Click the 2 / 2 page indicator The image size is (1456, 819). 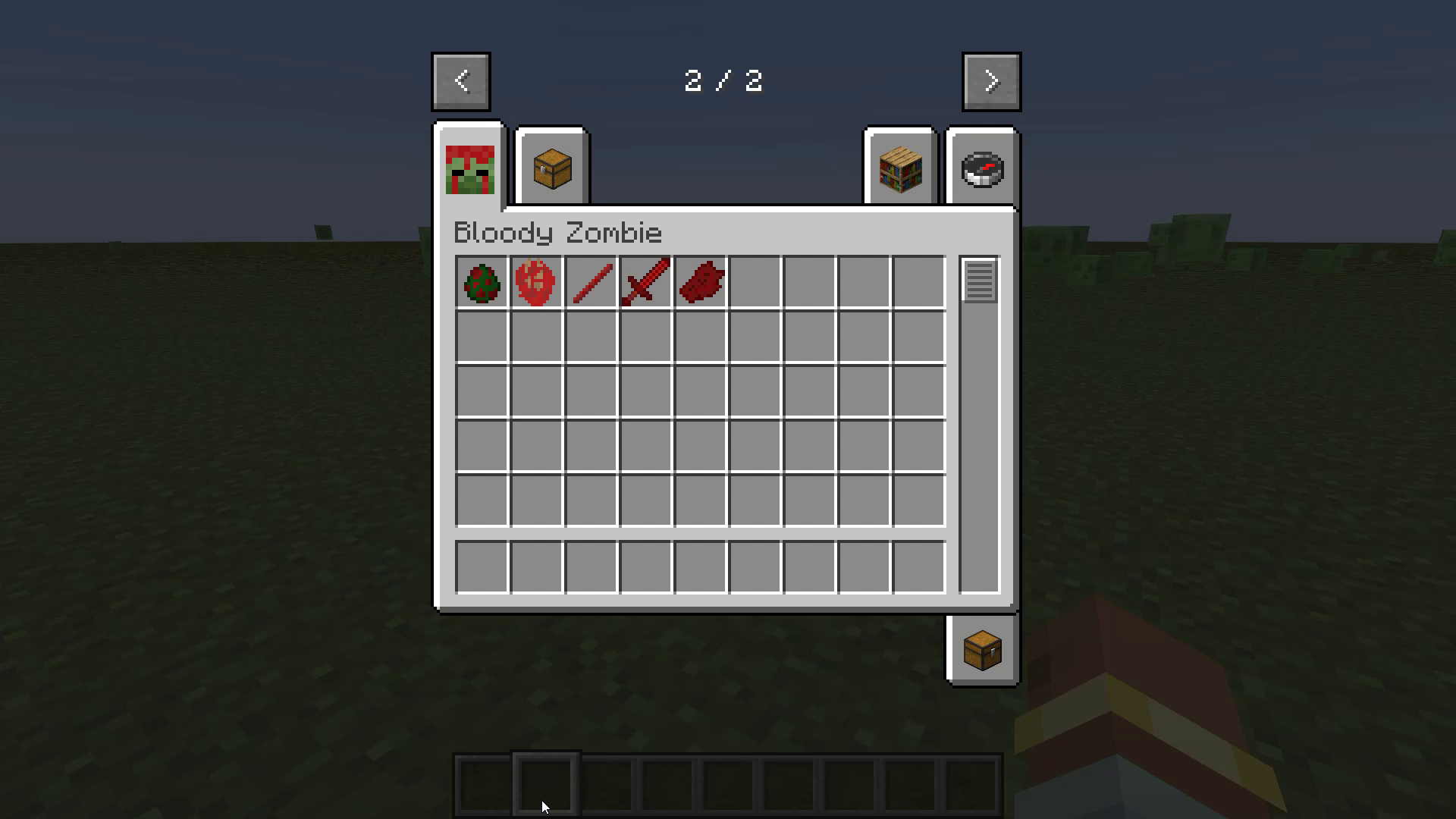[723, 81]
